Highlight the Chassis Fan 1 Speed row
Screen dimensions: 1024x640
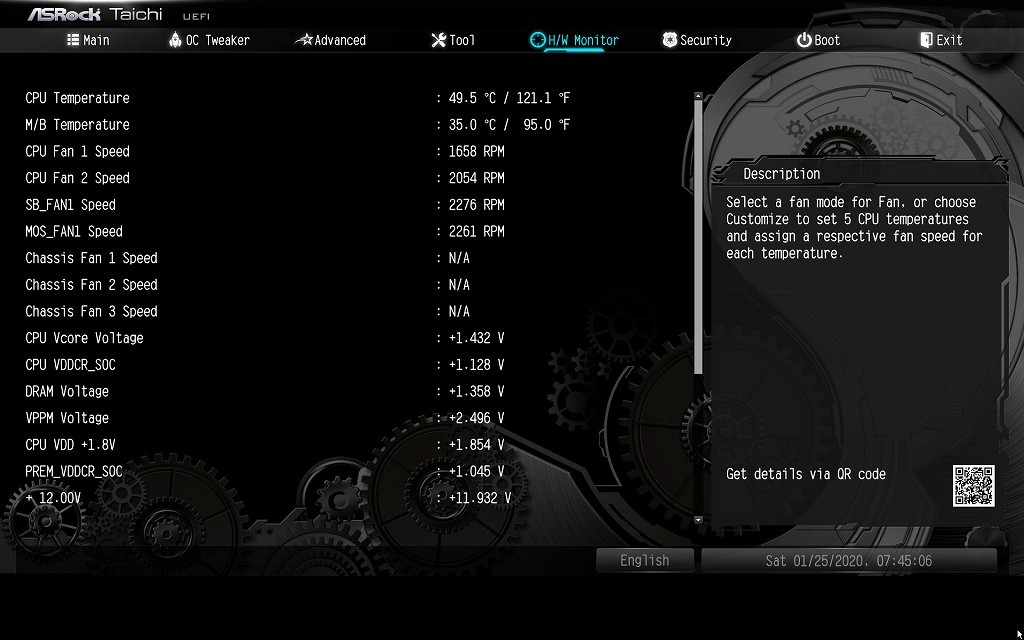pyautogui.click(x=91, y=258)
